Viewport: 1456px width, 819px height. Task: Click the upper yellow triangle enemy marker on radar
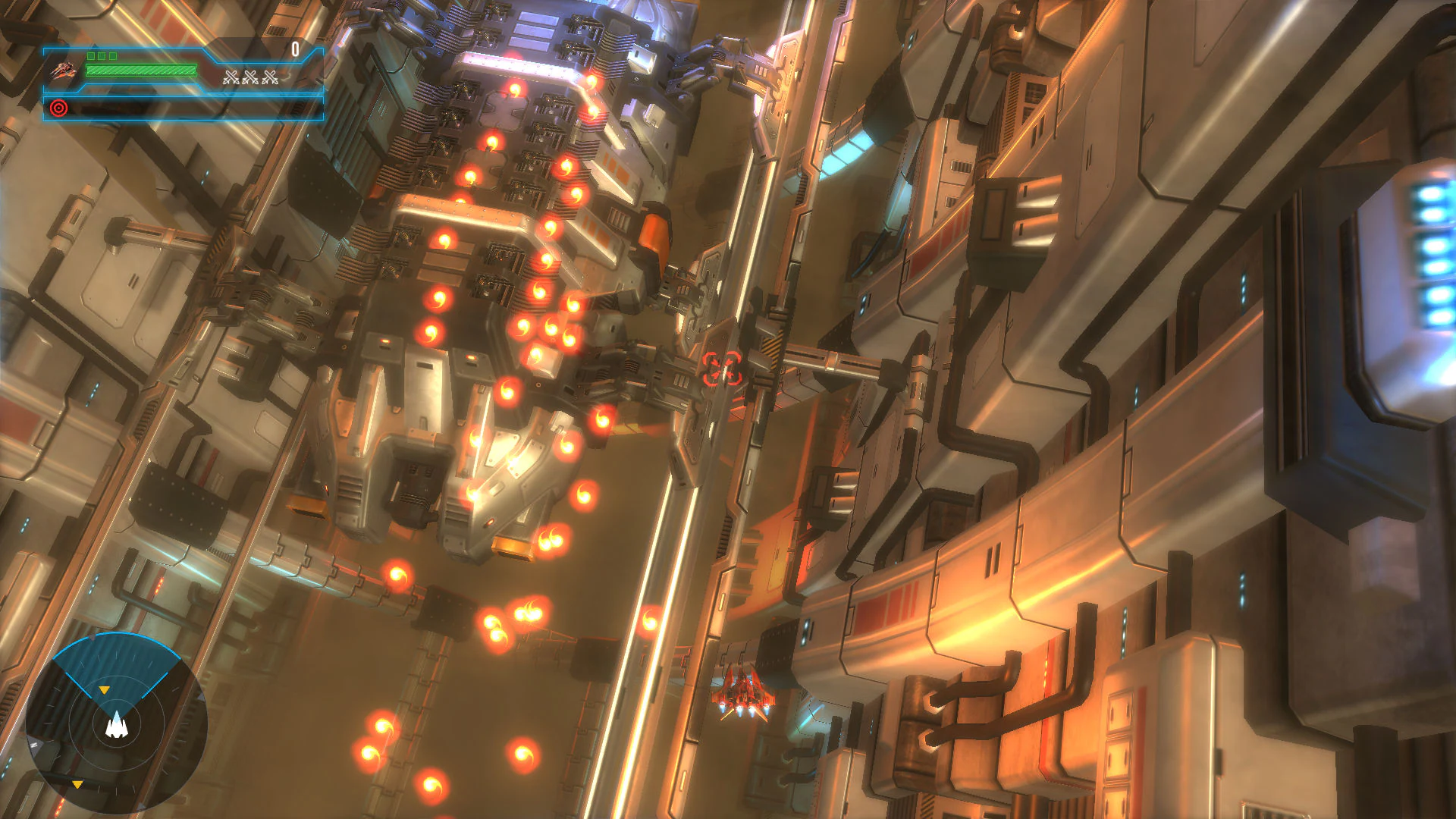tap(105, 689)
